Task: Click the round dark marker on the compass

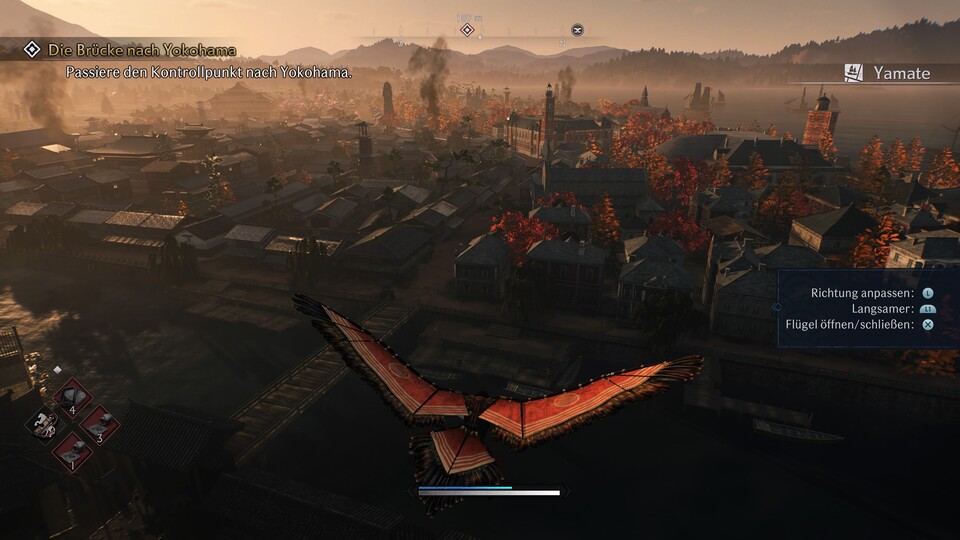Action: click(x=577, y=30)
